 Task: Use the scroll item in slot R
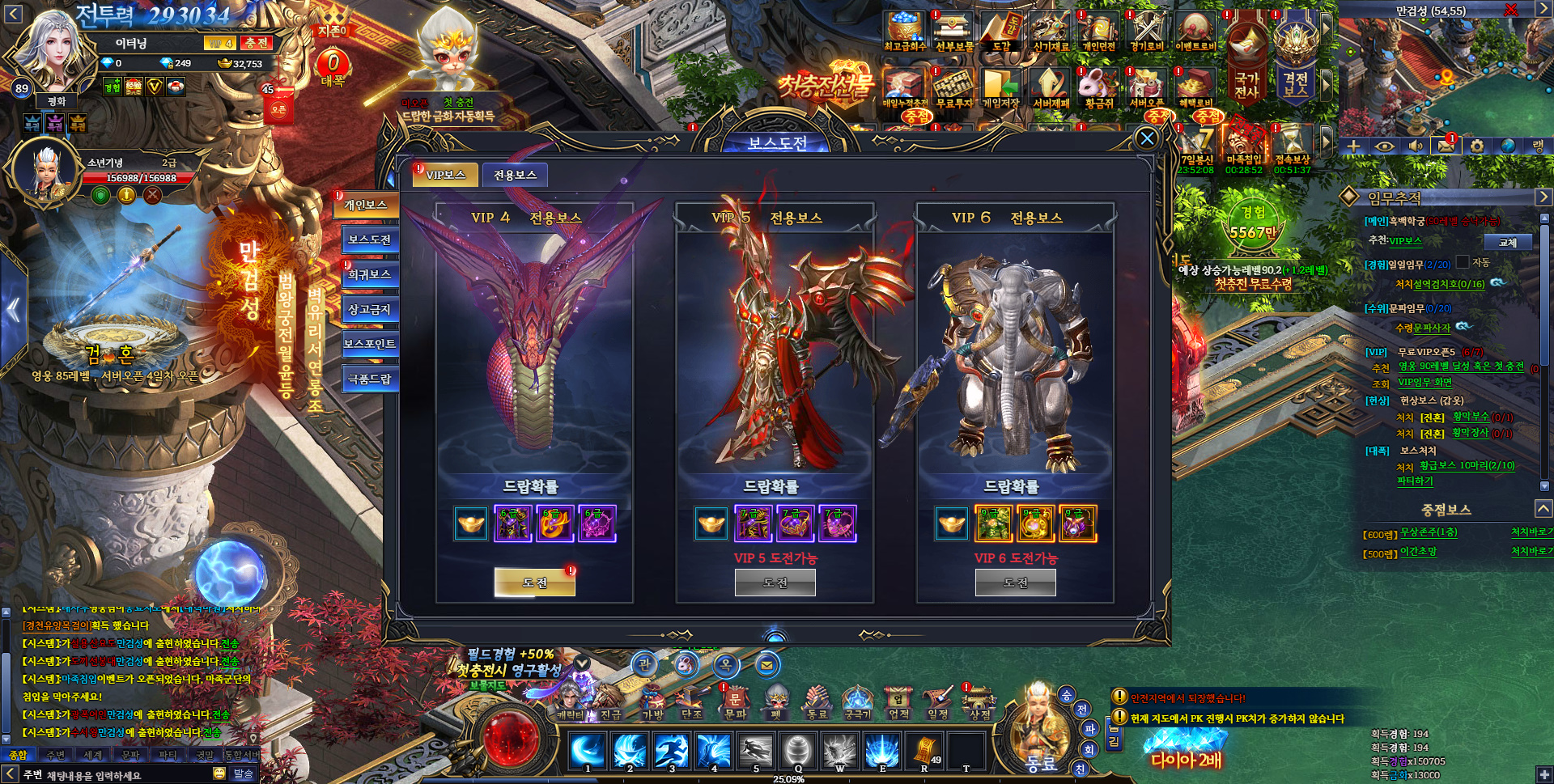[924, 751]
